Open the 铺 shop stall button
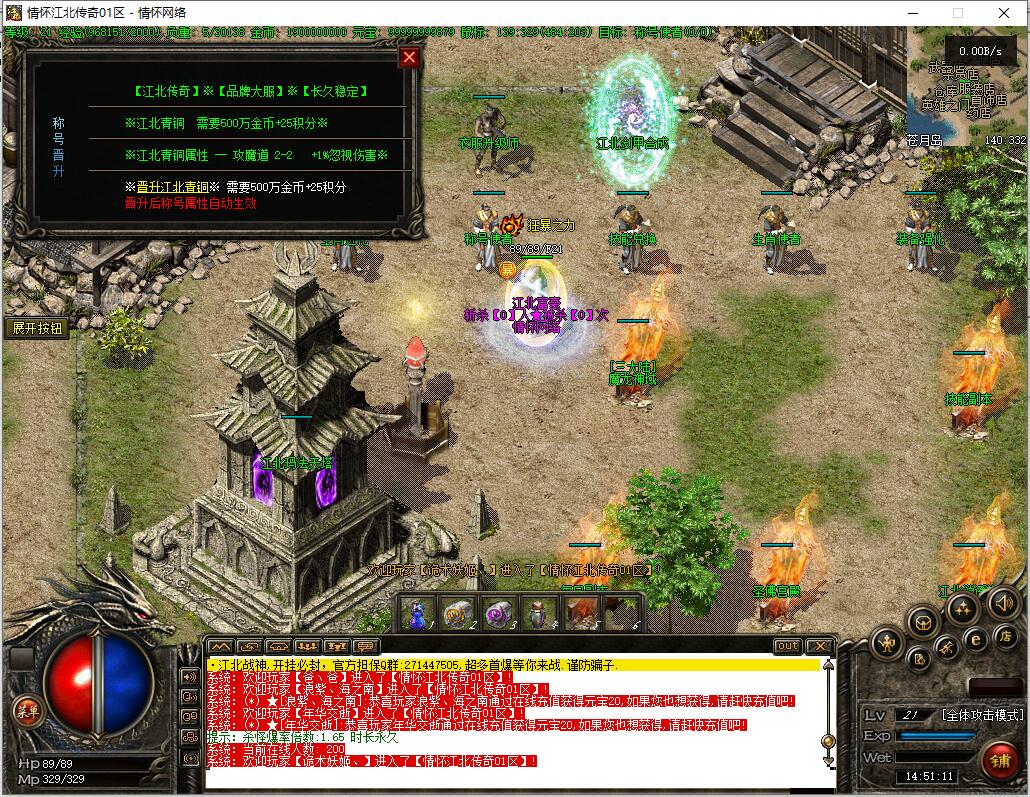 (x=998, y=759)
